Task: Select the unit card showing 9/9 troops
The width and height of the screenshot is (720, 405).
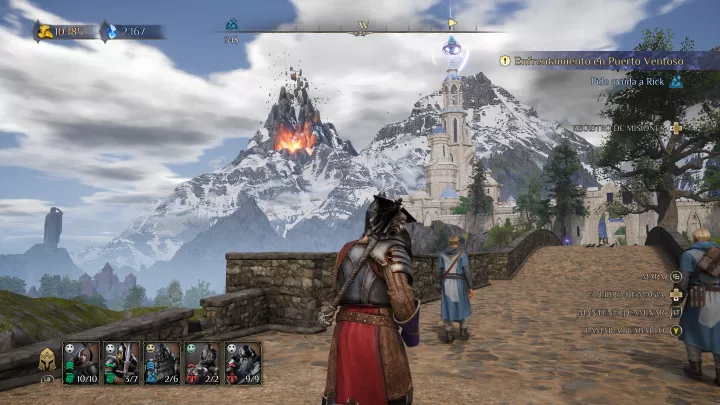Action: click(x=243, y=363)
